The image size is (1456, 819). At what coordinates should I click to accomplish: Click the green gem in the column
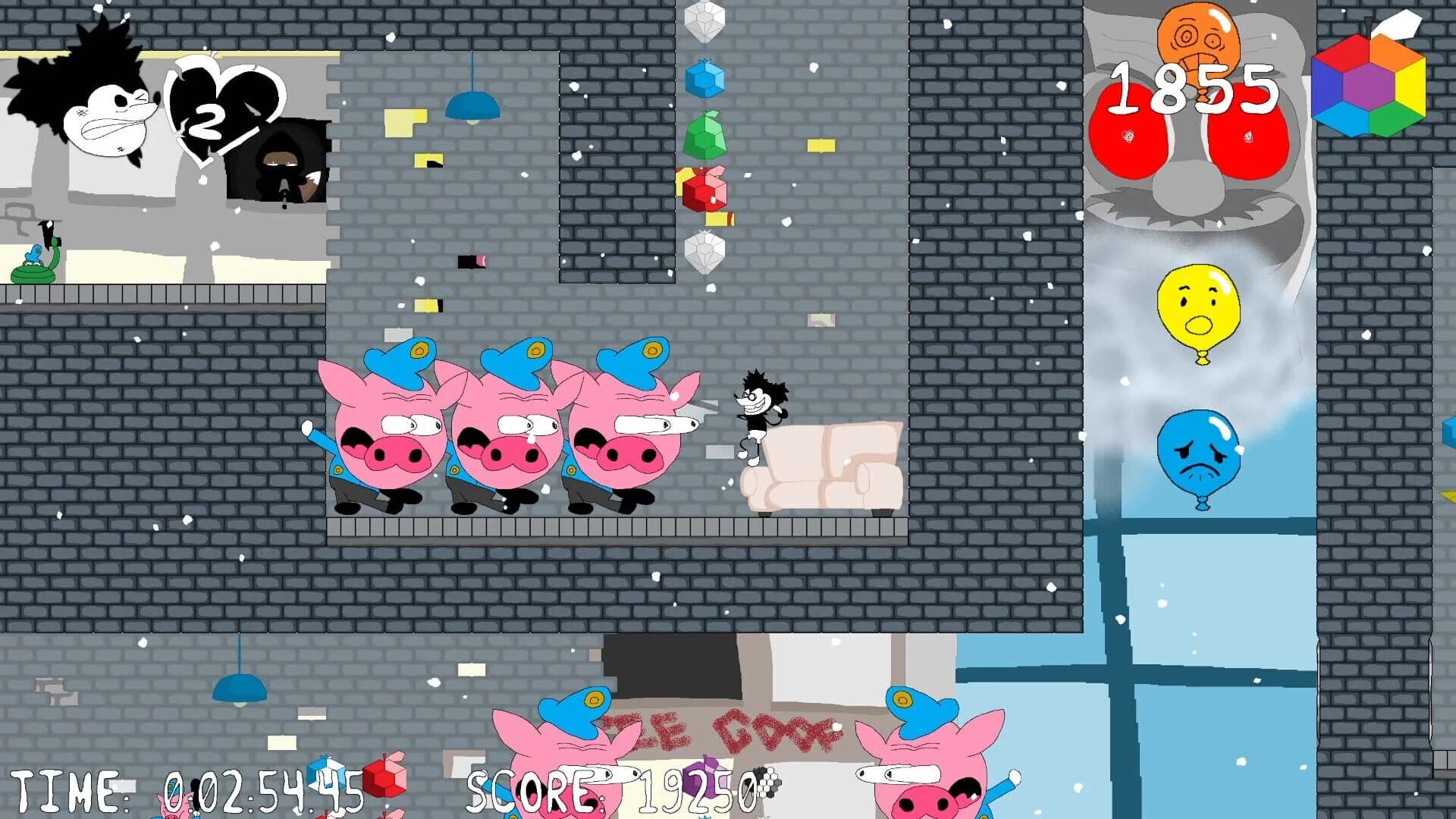(x=707, y=136)
